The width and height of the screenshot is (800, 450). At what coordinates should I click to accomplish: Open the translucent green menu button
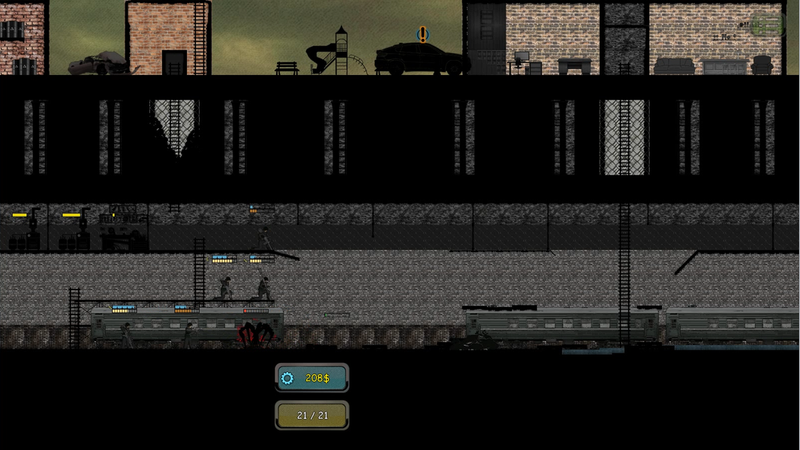(766, 24)
